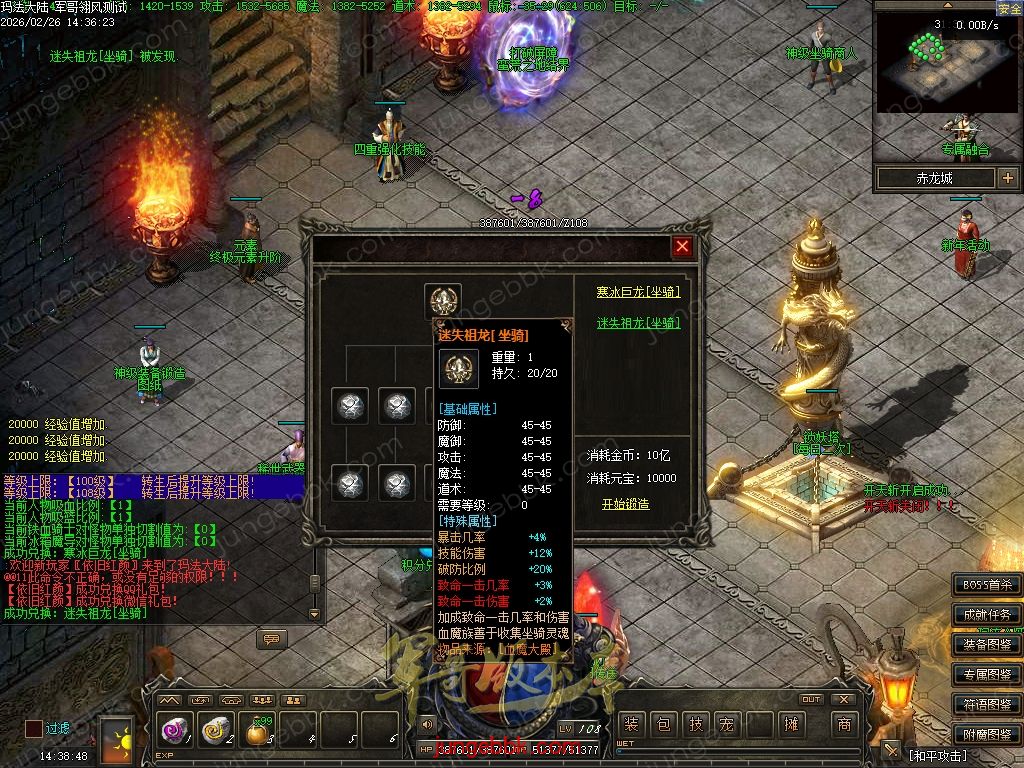Viewport: 1024px width, 768px height.
Task: Close the mount forging window
Action: pos(682,246)
